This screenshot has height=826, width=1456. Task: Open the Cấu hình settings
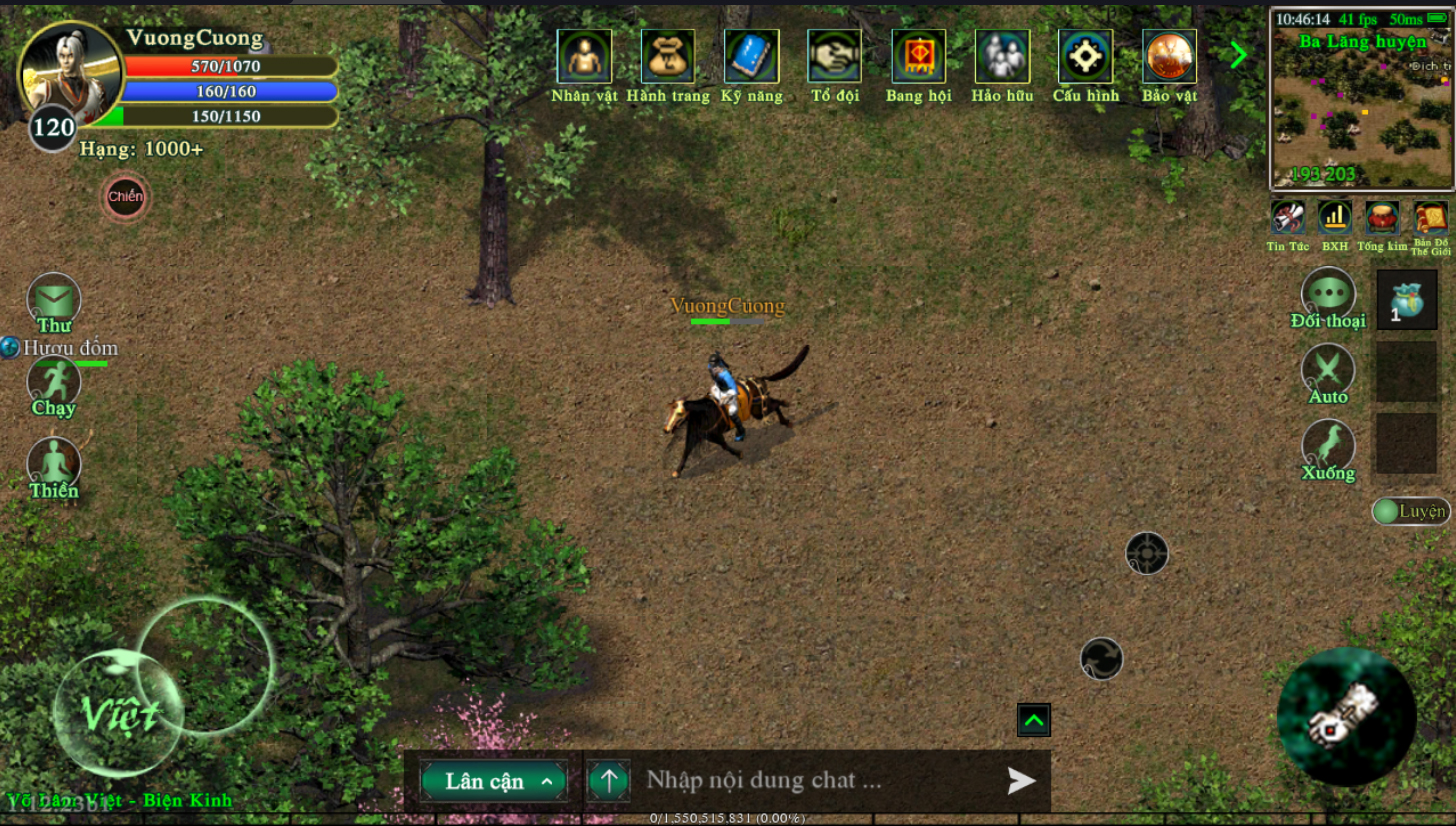(1085, 57)
